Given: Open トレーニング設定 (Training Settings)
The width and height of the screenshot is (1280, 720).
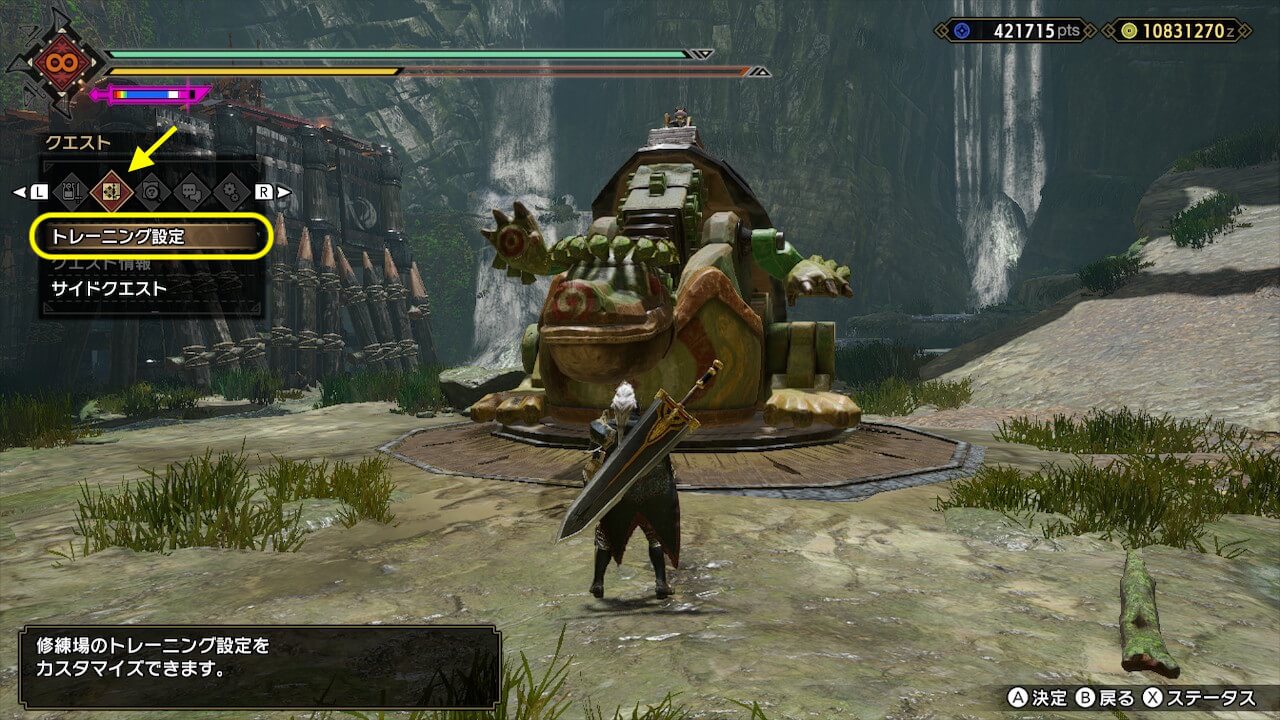Looking at the screenshot, I should coord(150,238).
